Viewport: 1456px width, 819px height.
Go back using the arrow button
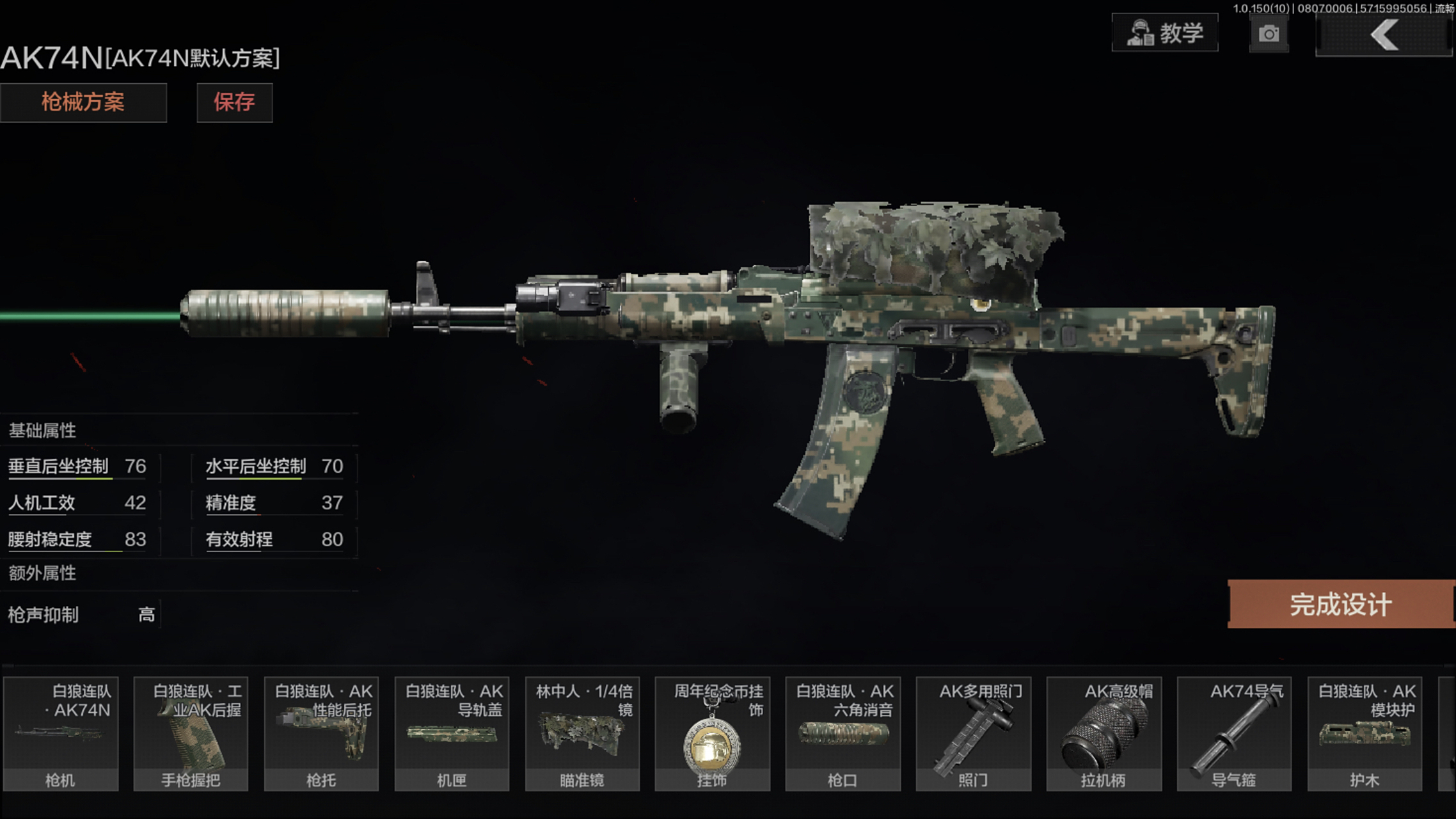(1384, 35)
